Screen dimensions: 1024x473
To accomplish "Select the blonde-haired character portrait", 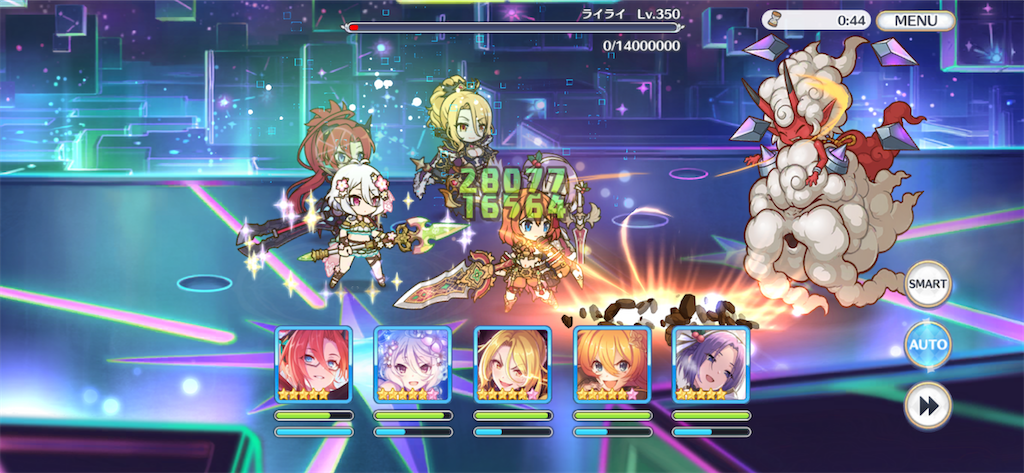I will pyautogui.click(x=512, y=364).
